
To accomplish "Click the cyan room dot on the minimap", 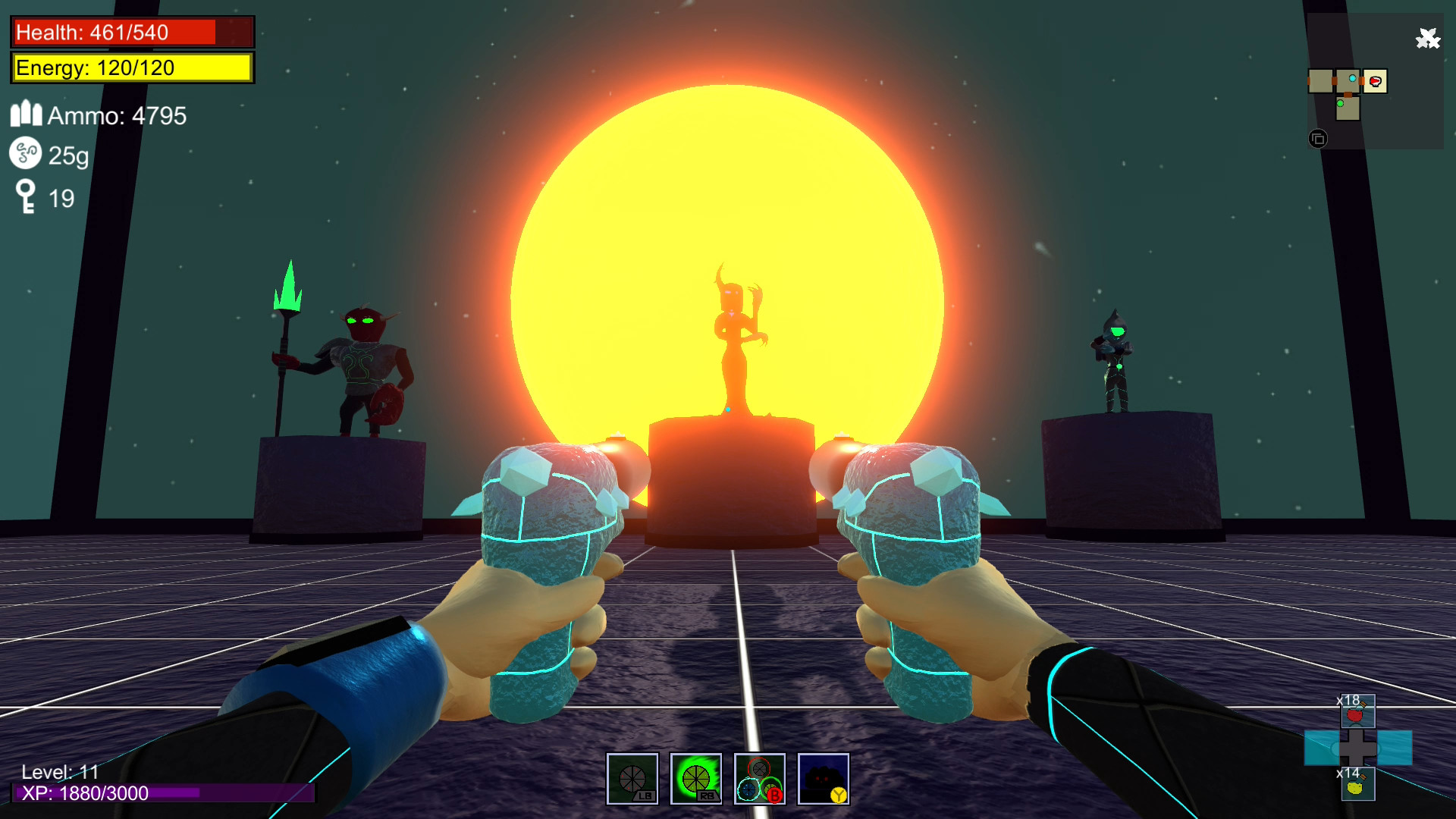I will point(1353,79).
